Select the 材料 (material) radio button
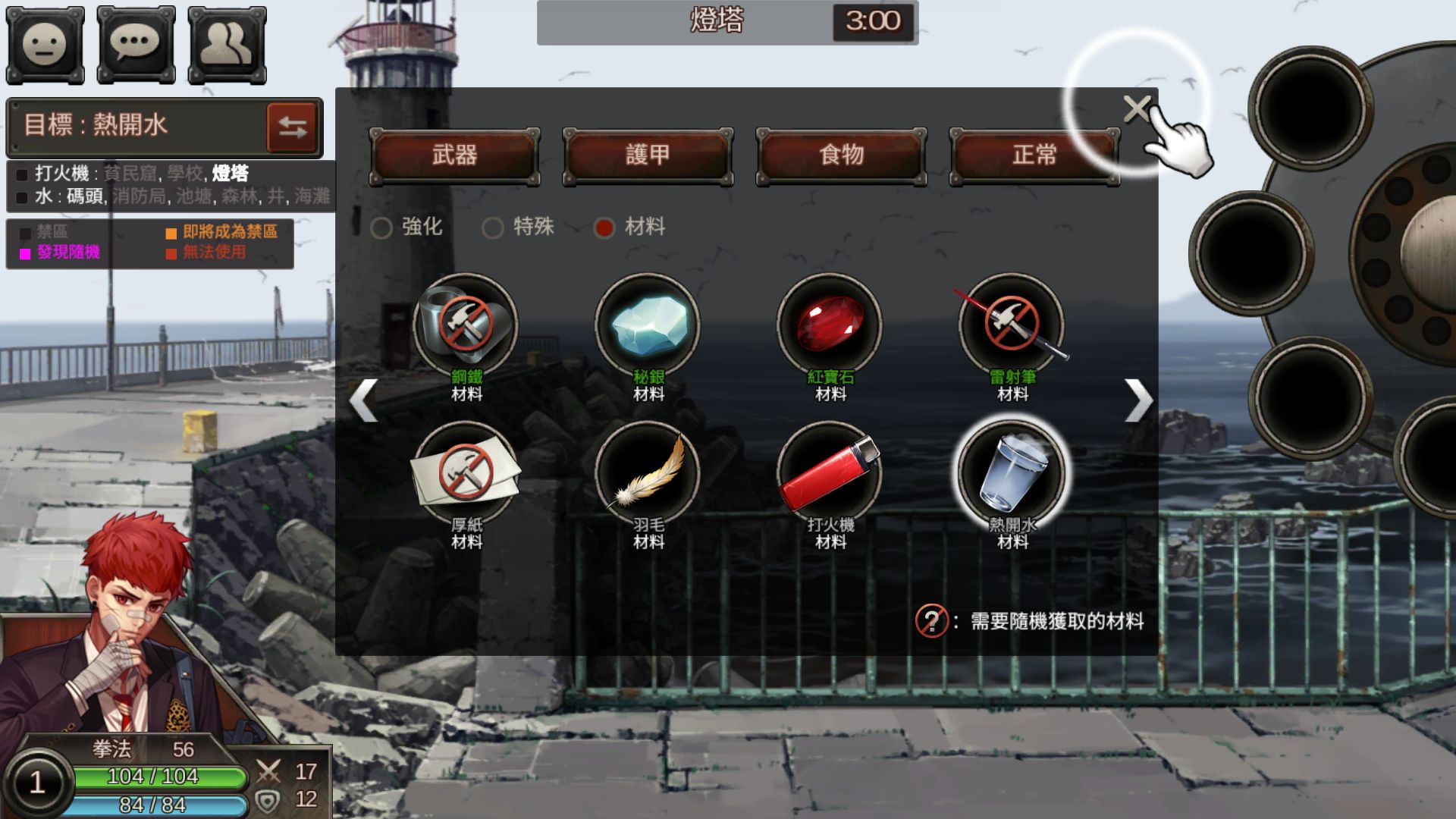 pyautogui.click(x=604, y=227)
